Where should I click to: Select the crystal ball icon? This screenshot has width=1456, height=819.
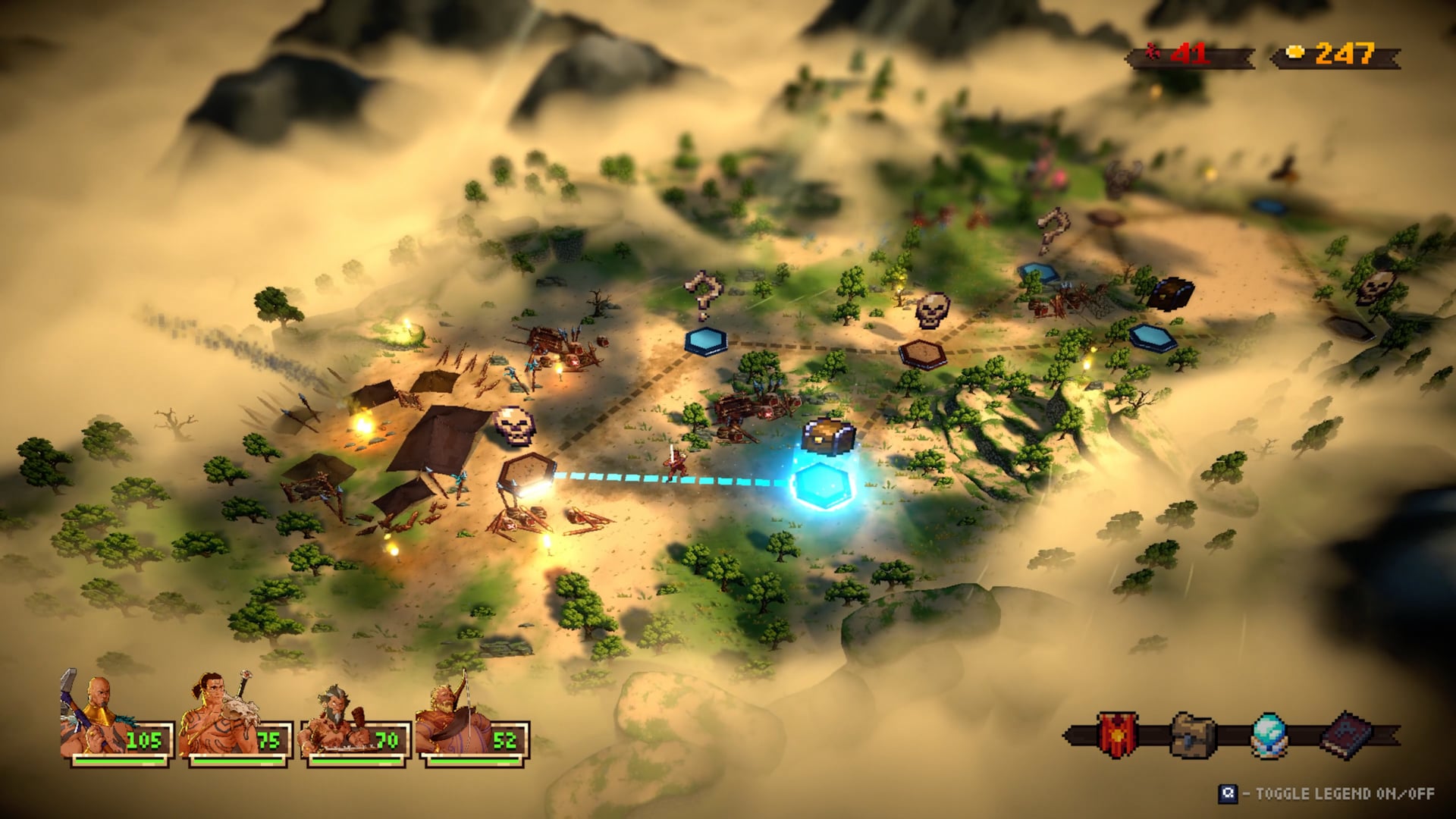[1268, 734]
